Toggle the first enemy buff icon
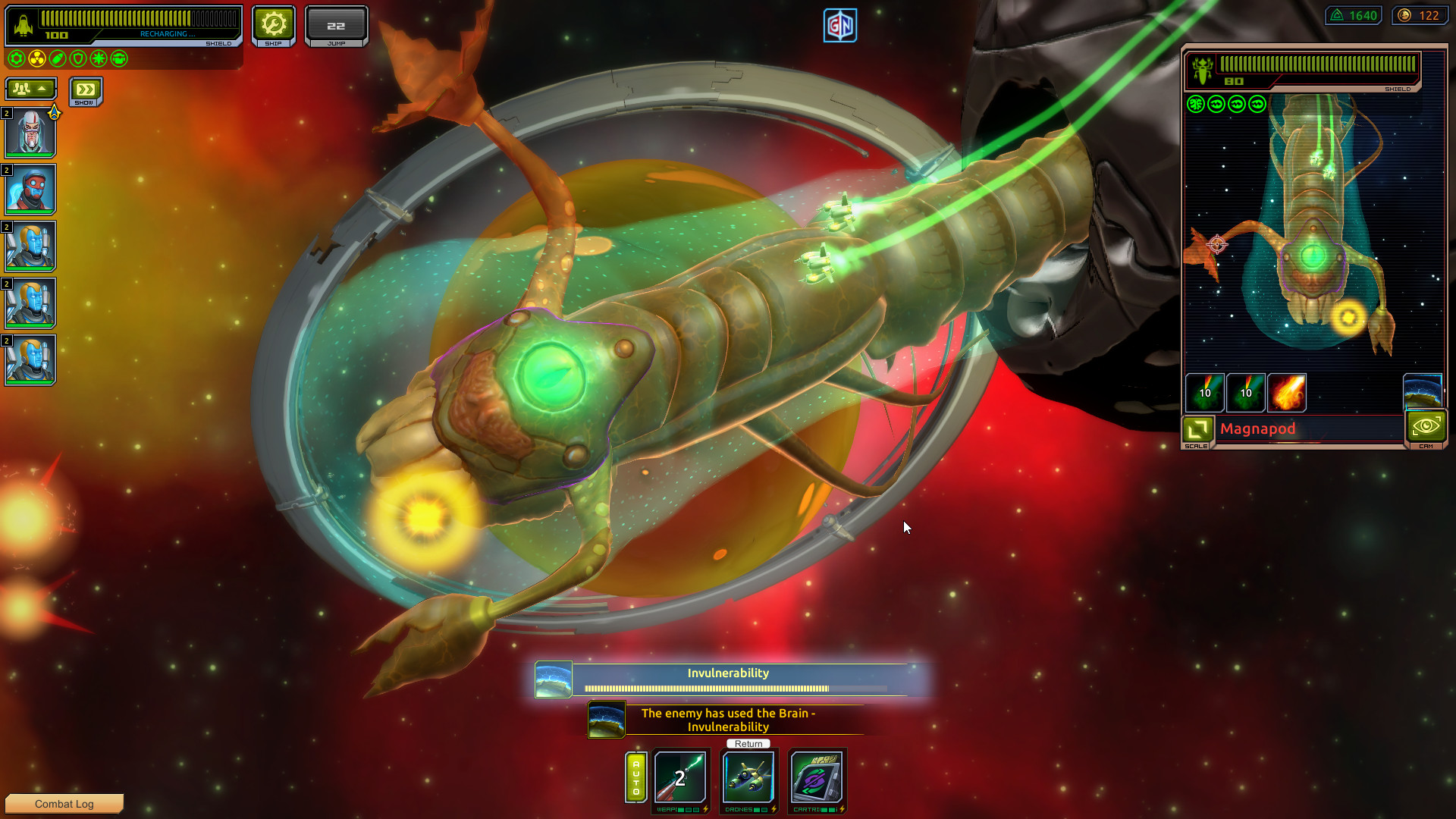The width and height of the screenshot is (1456, 819). 1197,105
